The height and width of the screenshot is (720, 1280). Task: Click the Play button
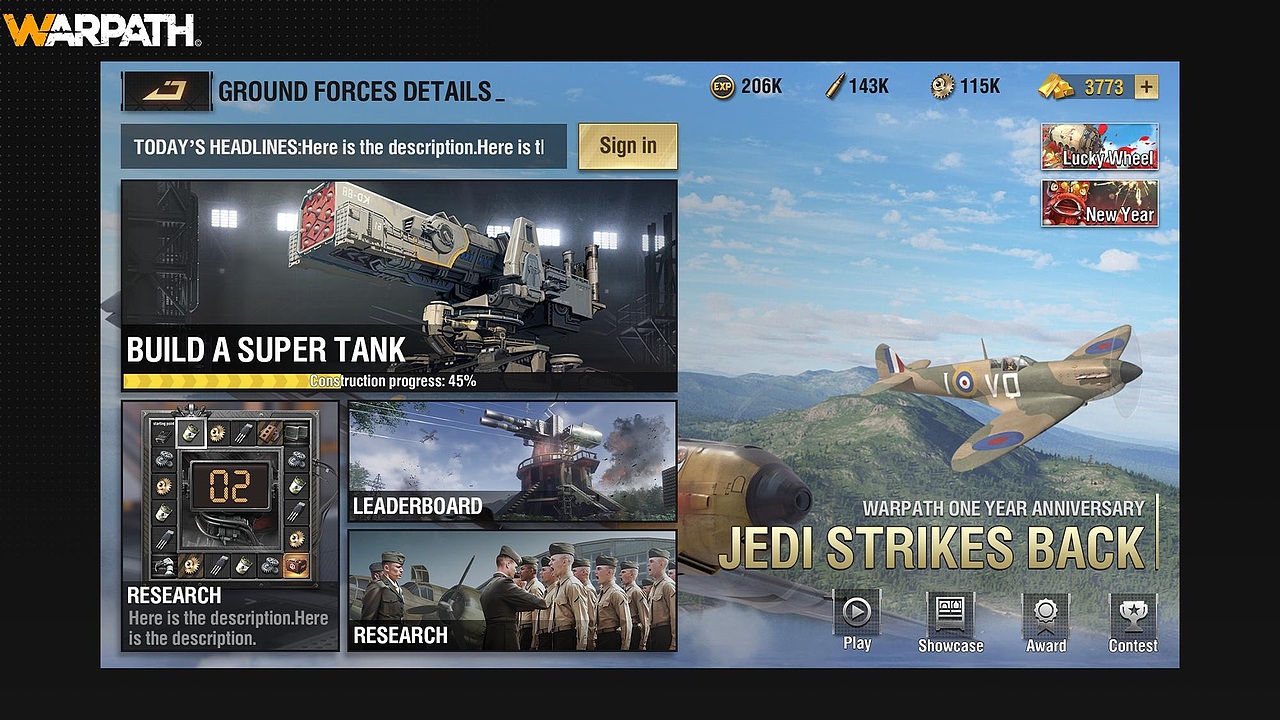click(x=857, y=620)
